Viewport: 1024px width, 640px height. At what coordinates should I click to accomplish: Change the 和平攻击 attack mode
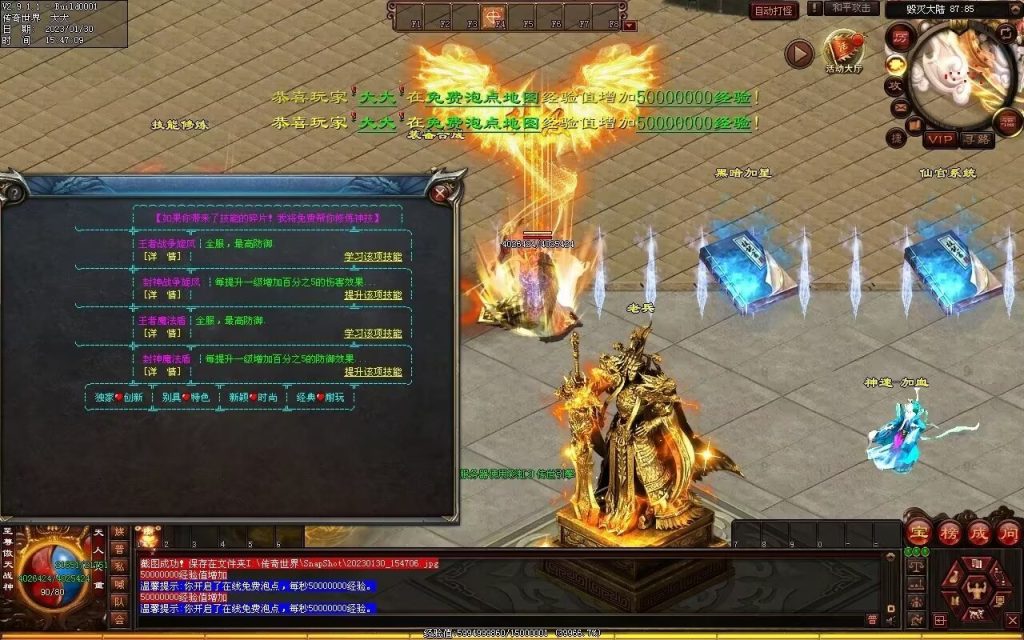click(x=852, y=9)
